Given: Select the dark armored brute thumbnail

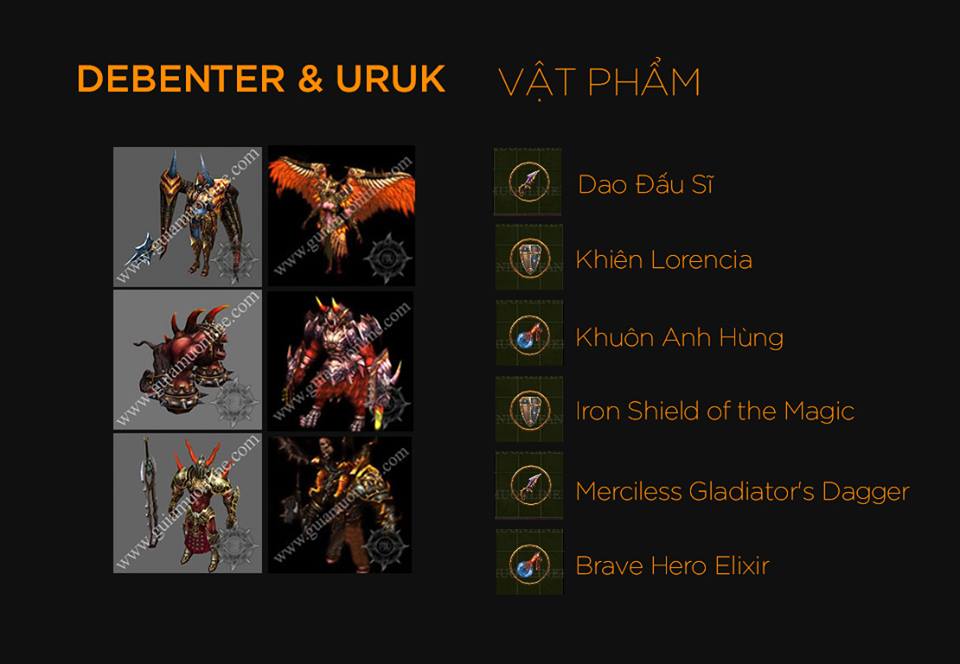Looking at the screenshot, I should click(x=340, y=503).
